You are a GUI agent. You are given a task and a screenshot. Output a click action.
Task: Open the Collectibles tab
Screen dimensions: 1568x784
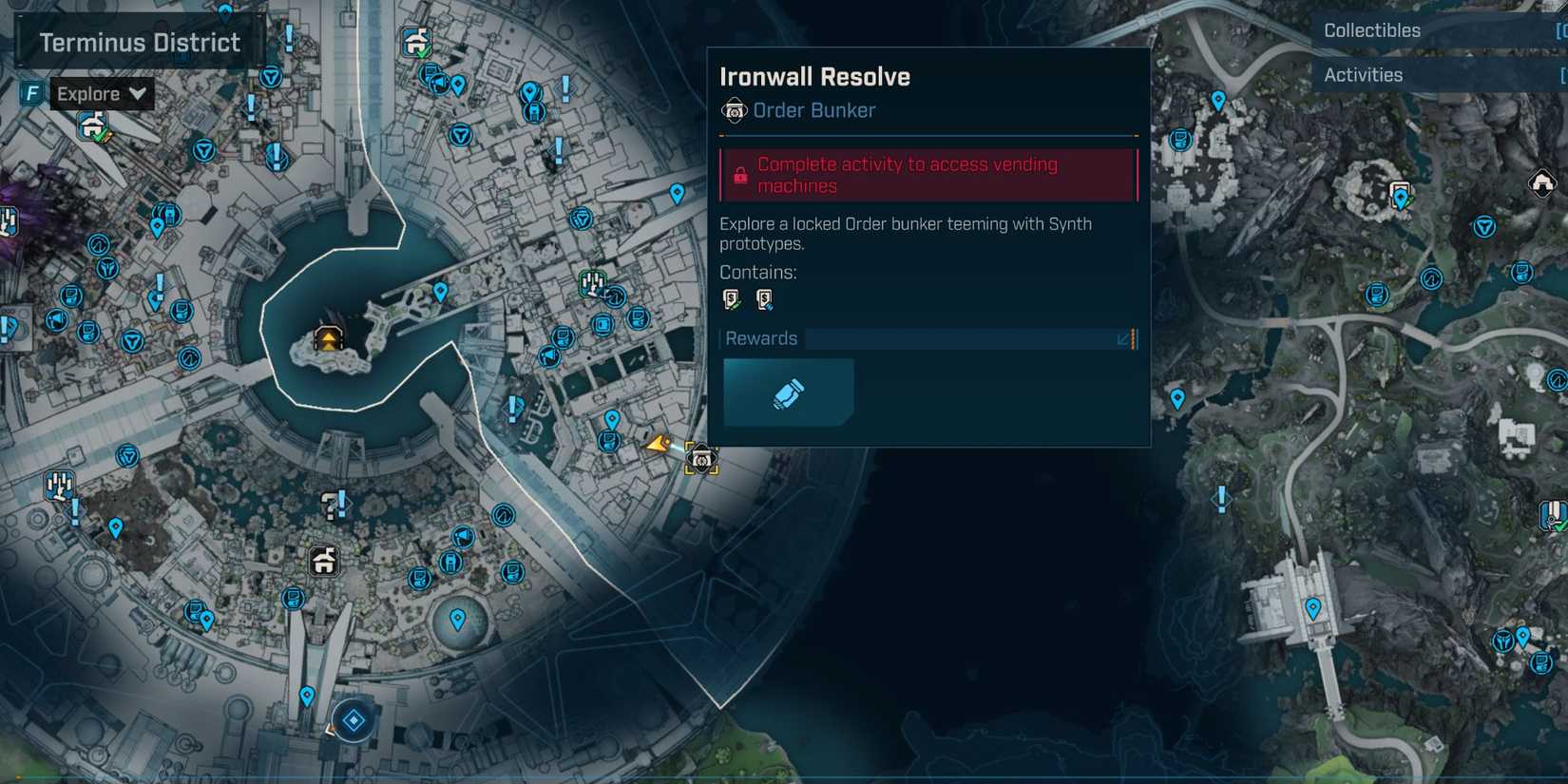[x=1370, y=29]
